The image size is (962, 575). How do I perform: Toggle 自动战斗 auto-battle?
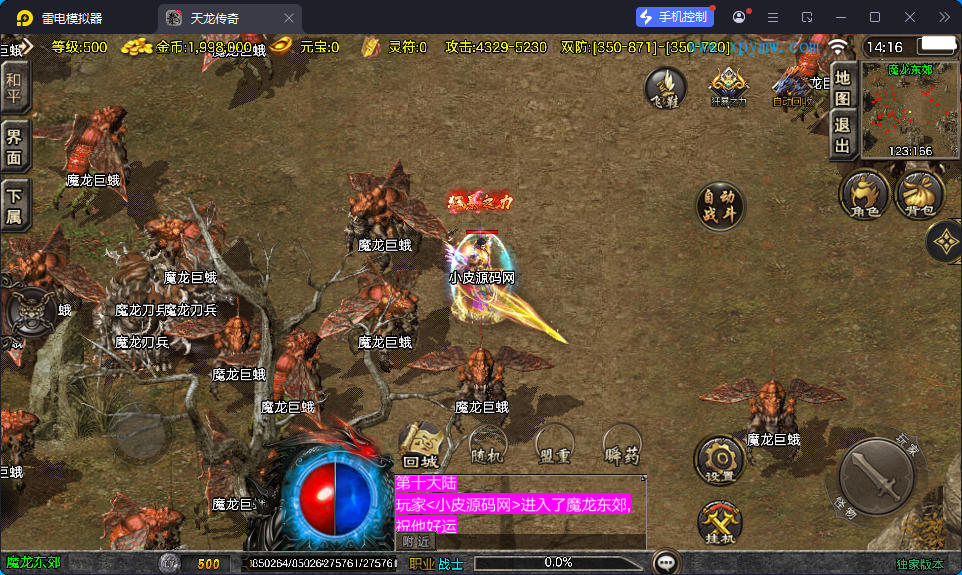(x=720, y=207)
